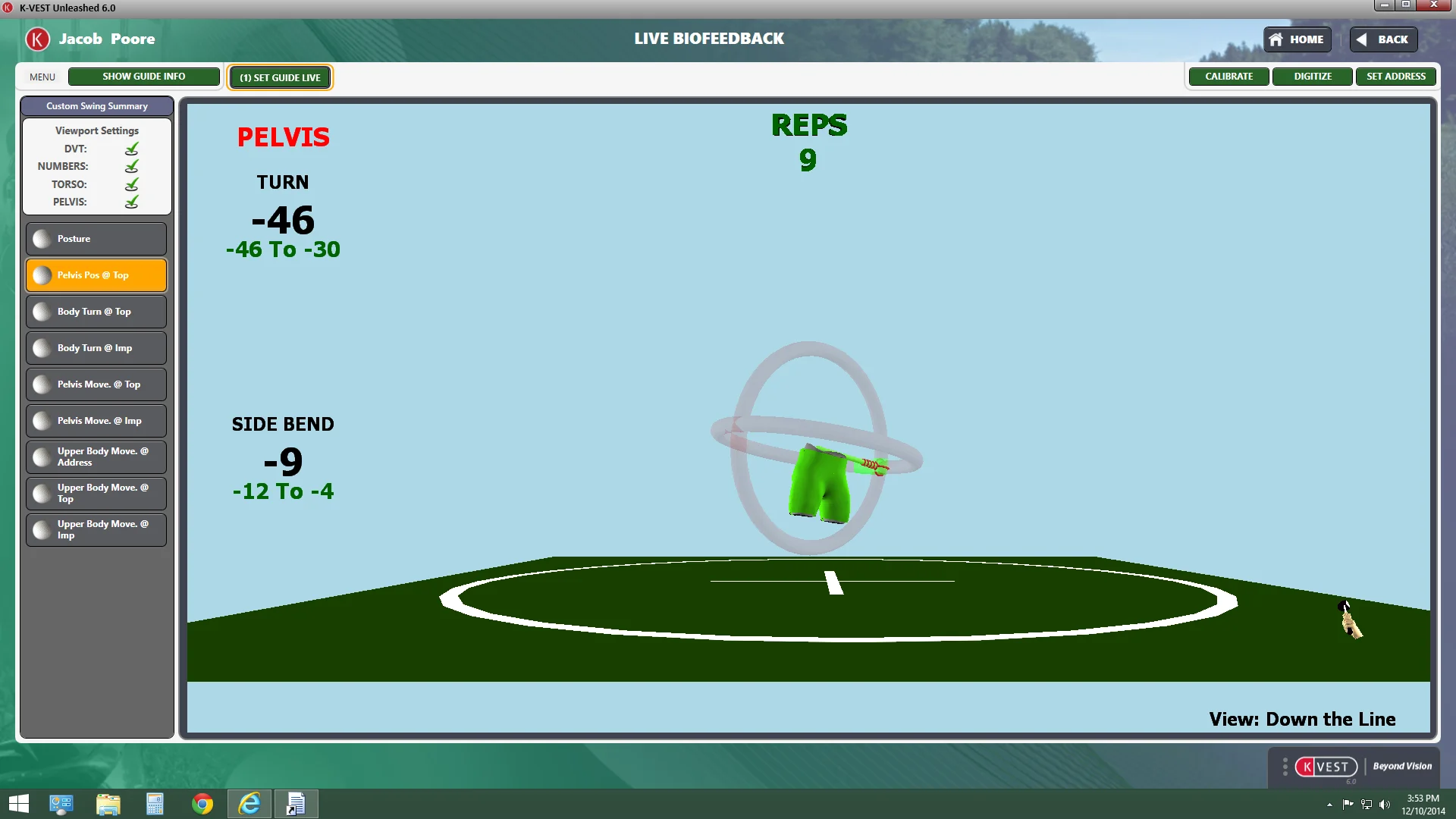Open Chrome from the taskbar
This screenshot has height=819, width=1456.
(x=202, y=804)
